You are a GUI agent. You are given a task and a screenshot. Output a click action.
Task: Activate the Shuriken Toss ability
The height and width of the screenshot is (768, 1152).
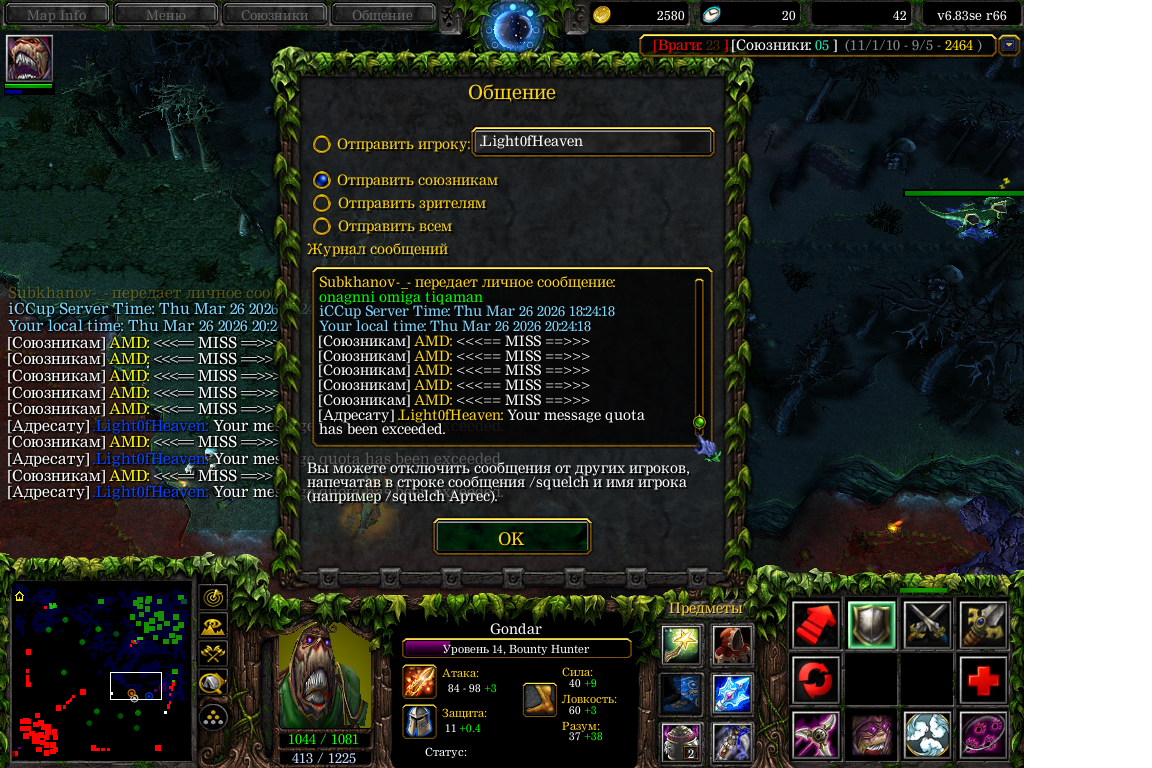pyautogui.click(x=814, y=735)
